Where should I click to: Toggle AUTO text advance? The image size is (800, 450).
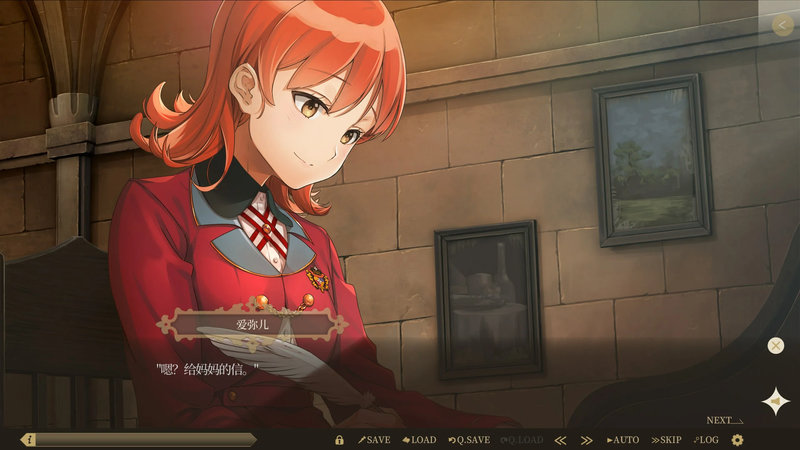click(x=623, y=440)
